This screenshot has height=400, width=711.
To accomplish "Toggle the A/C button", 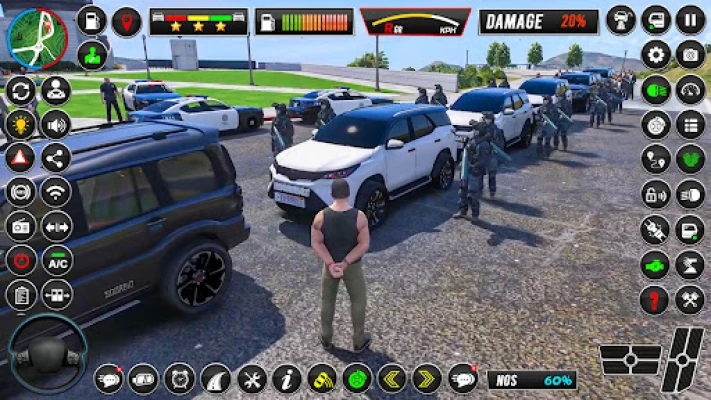I will pos(56,261).
